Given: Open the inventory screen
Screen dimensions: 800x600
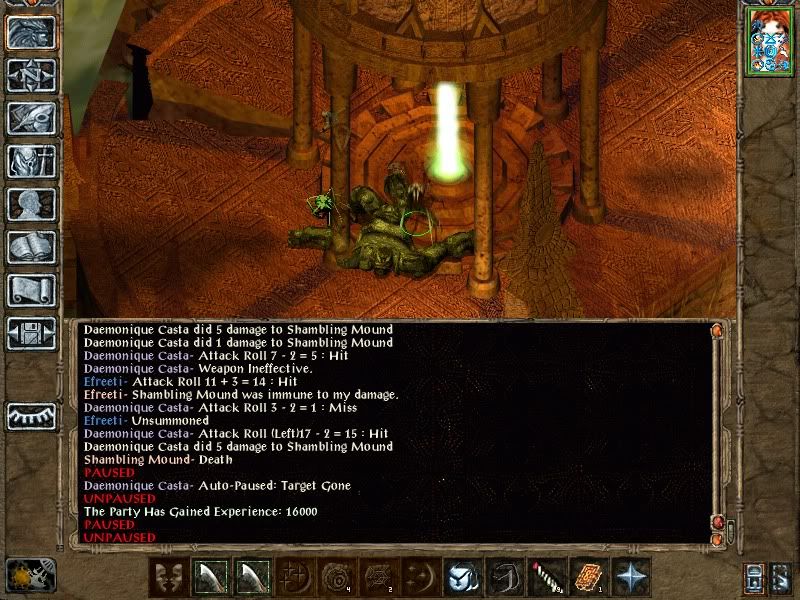Looking at the screenshot, I should click(31, 161).
